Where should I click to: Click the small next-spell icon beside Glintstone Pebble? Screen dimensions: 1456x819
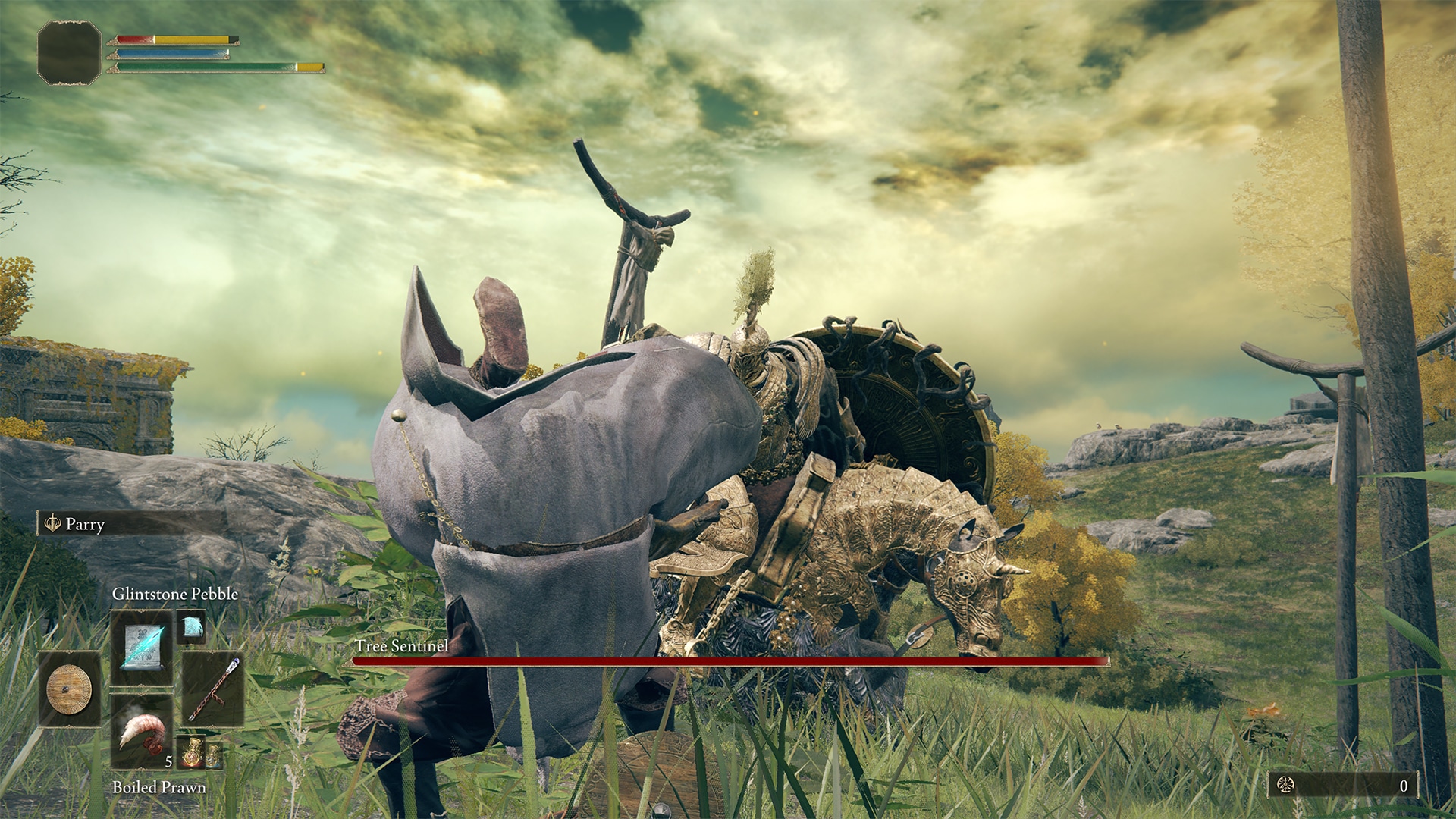click(x=192, y=626)
